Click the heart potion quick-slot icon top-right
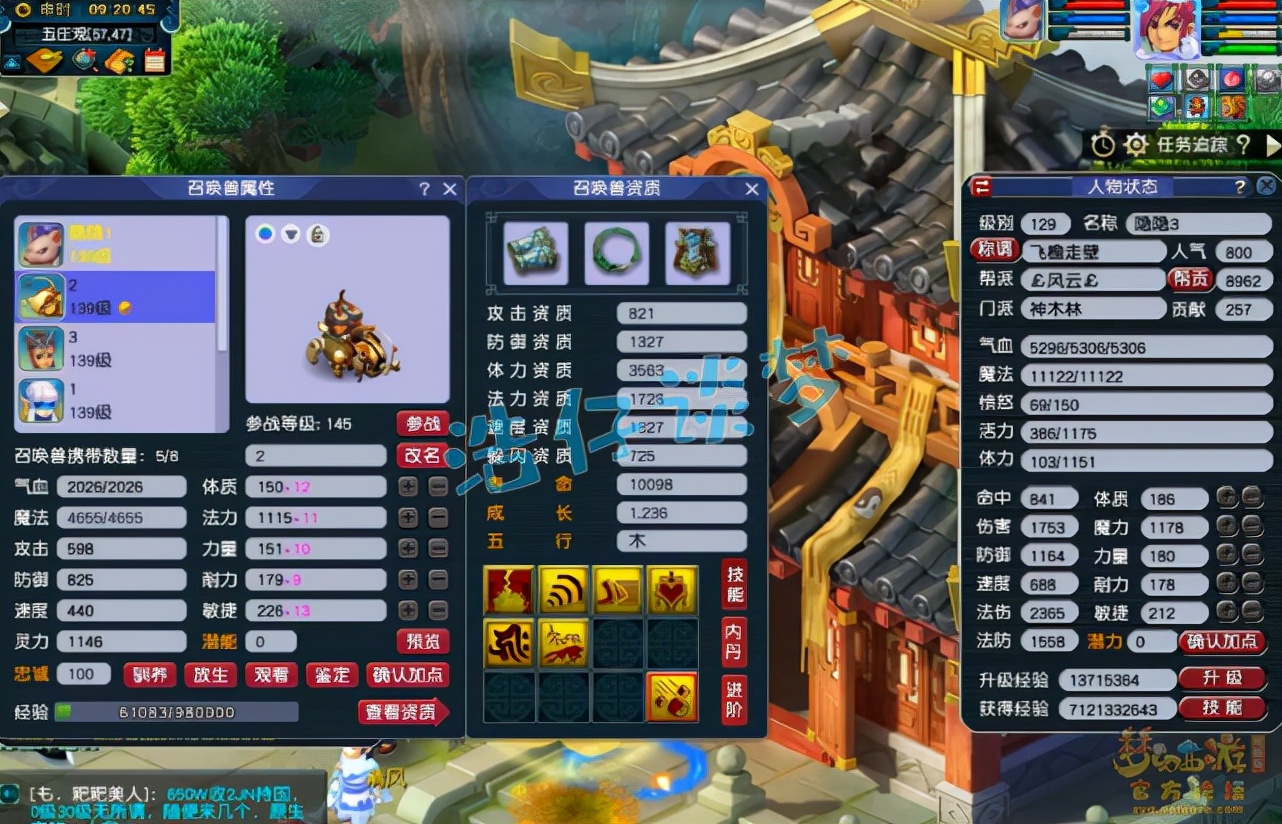Screen dimensions: 1282x824 click(x=1161, y=77)
